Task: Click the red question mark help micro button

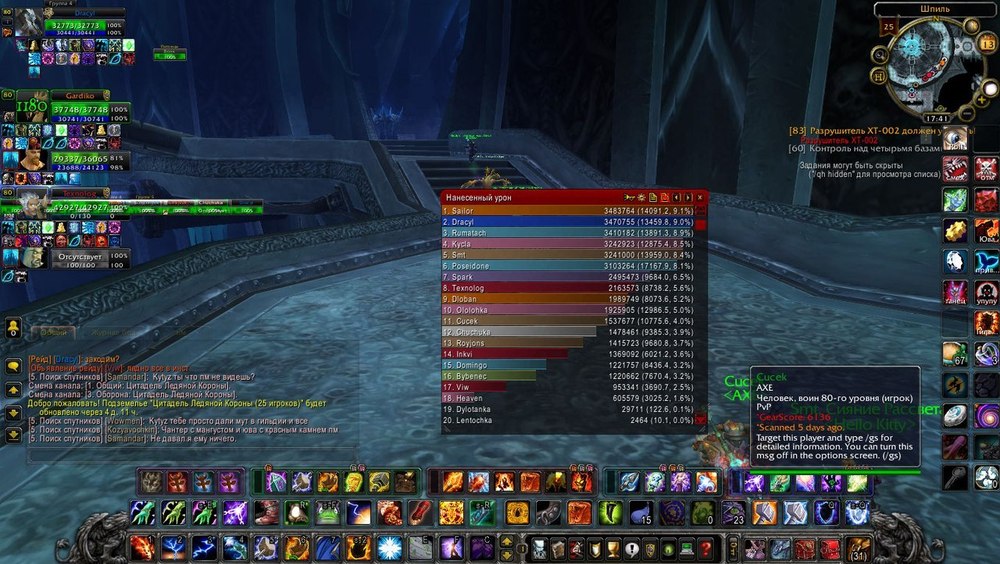Action: click(705, 548)
